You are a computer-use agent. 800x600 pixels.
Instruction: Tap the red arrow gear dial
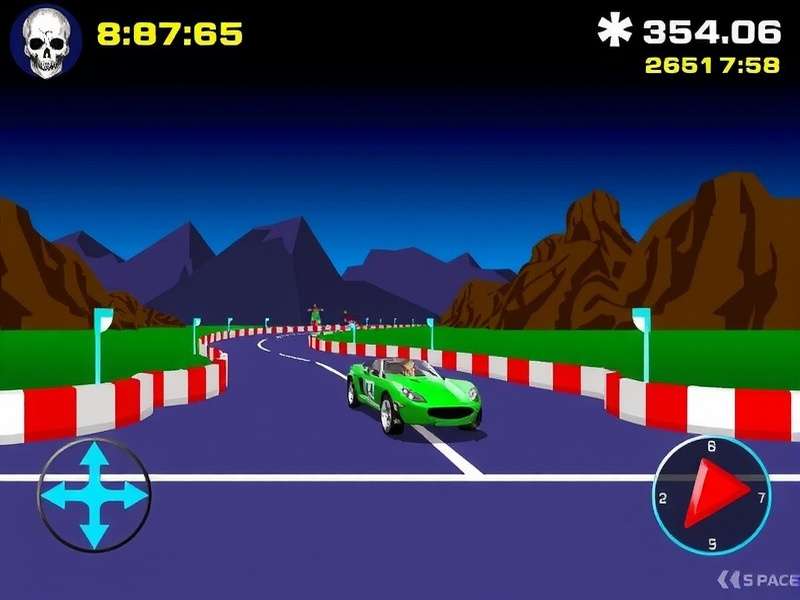(x=711, y=494)
